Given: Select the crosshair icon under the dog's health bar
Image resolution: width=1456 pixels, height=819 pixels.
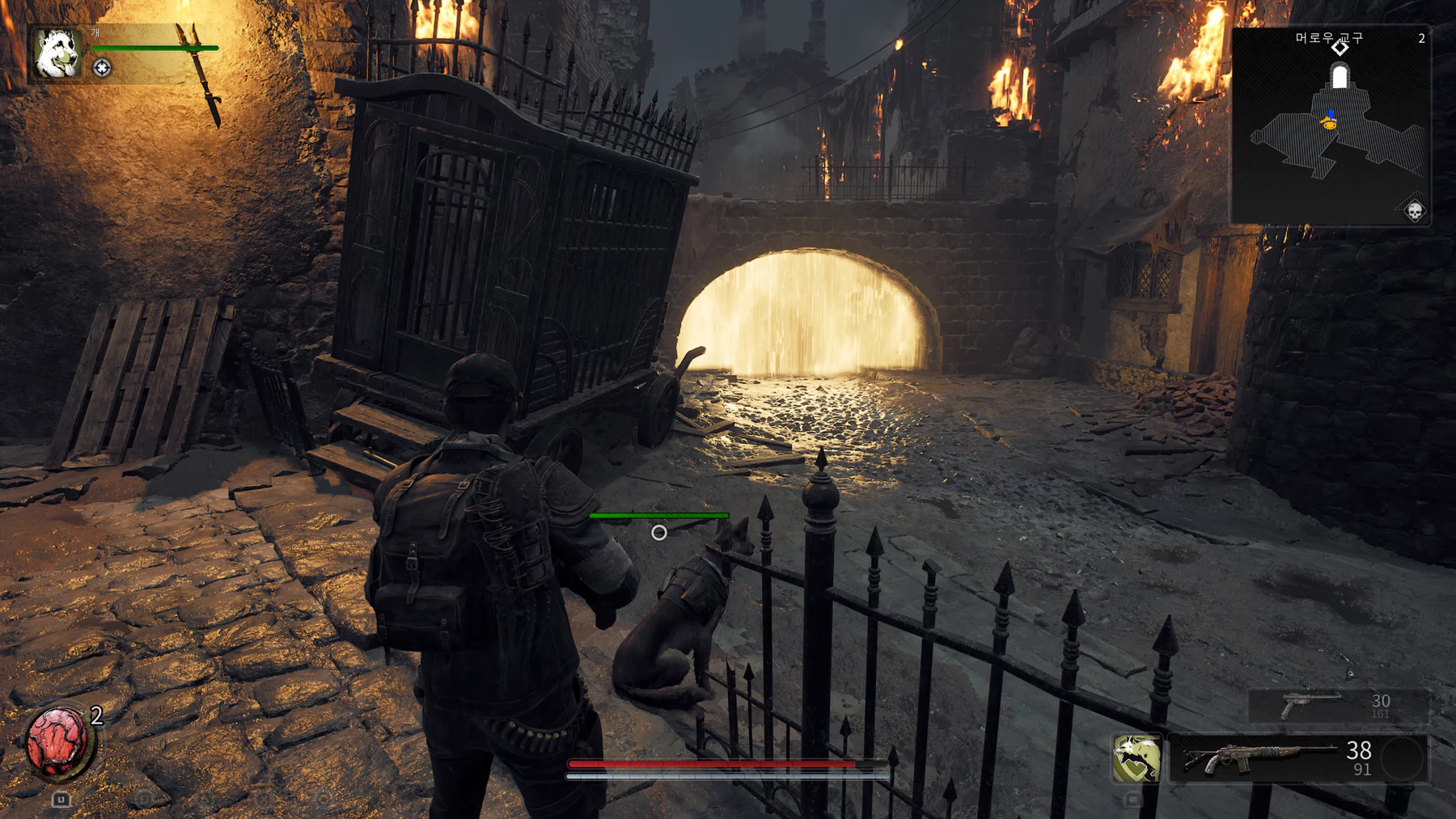Looking at the screenshot, I should (x=102, y=69).
